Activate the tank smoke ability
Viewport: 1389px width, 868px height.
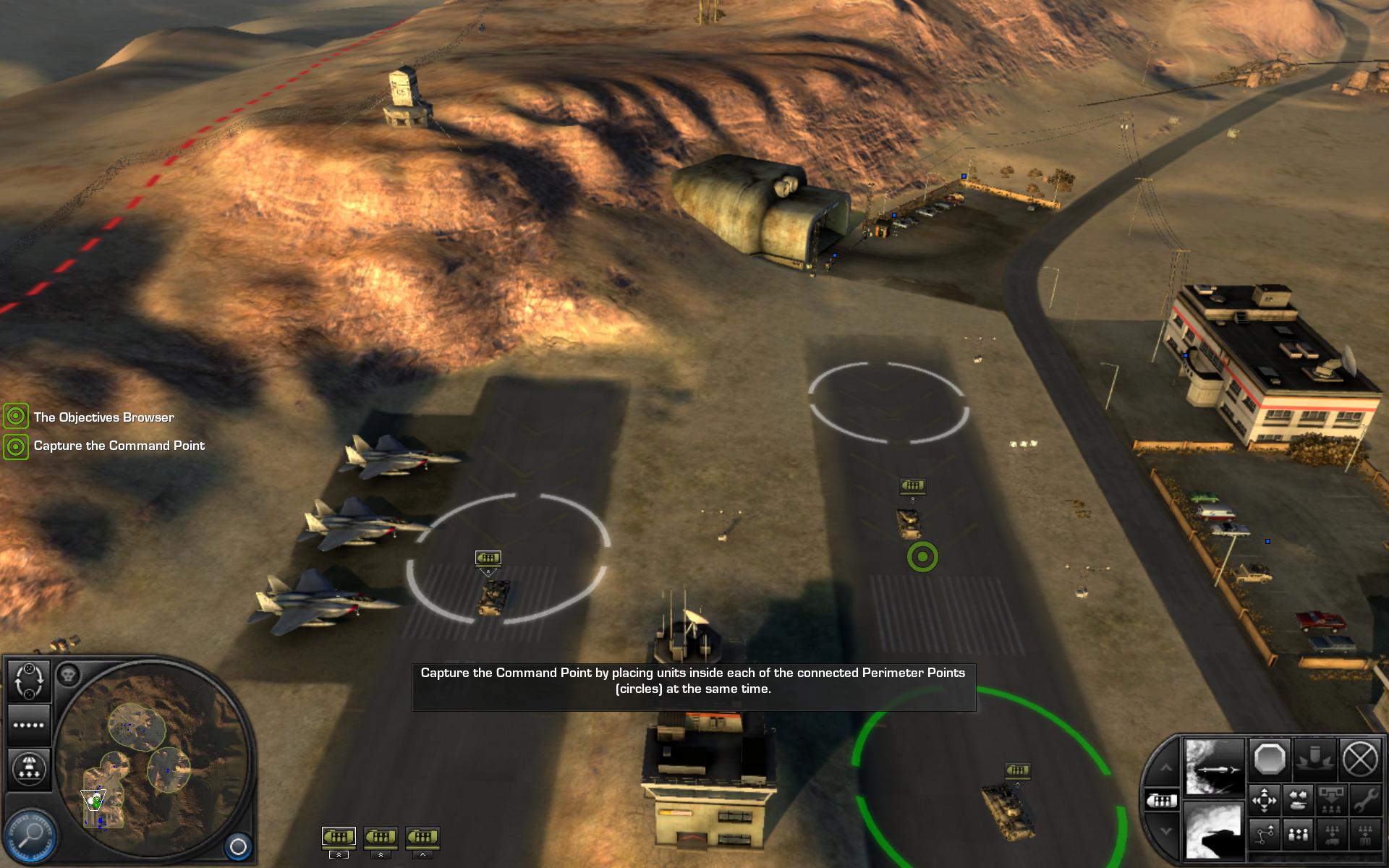click(x=1214, y=832)
